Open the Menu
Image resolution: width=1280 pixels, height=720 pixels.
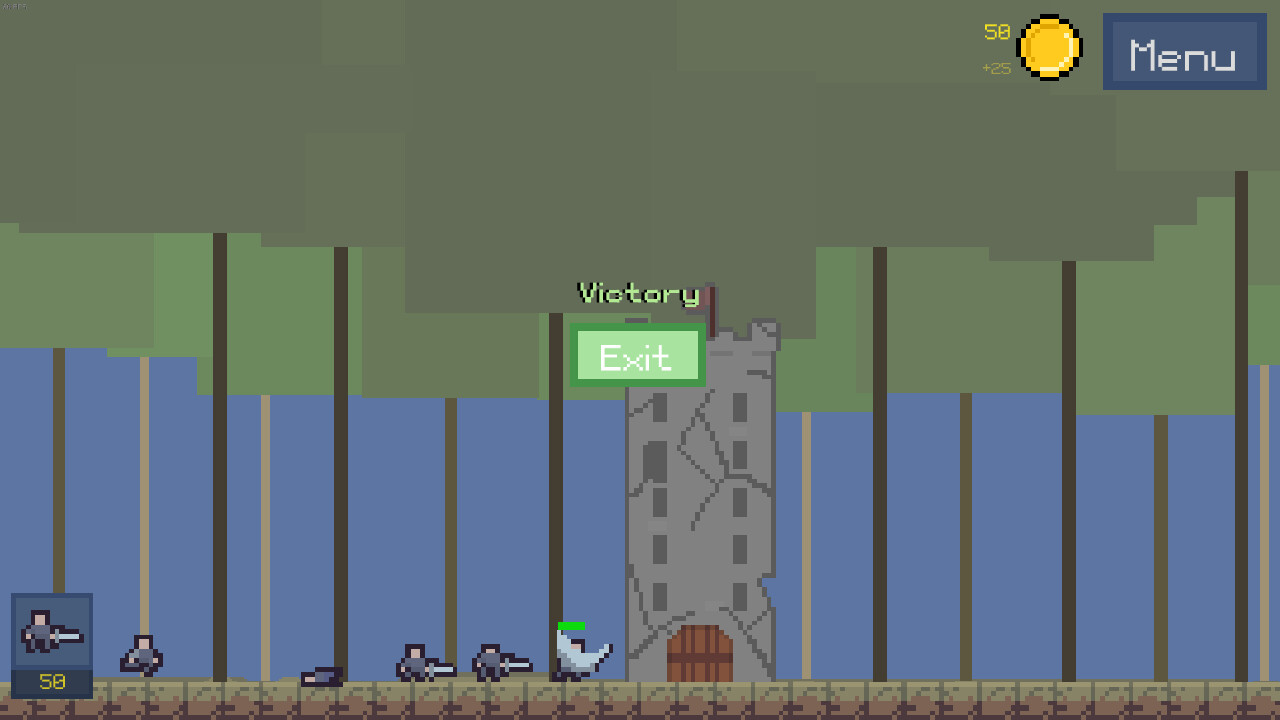coord(1184,51)
